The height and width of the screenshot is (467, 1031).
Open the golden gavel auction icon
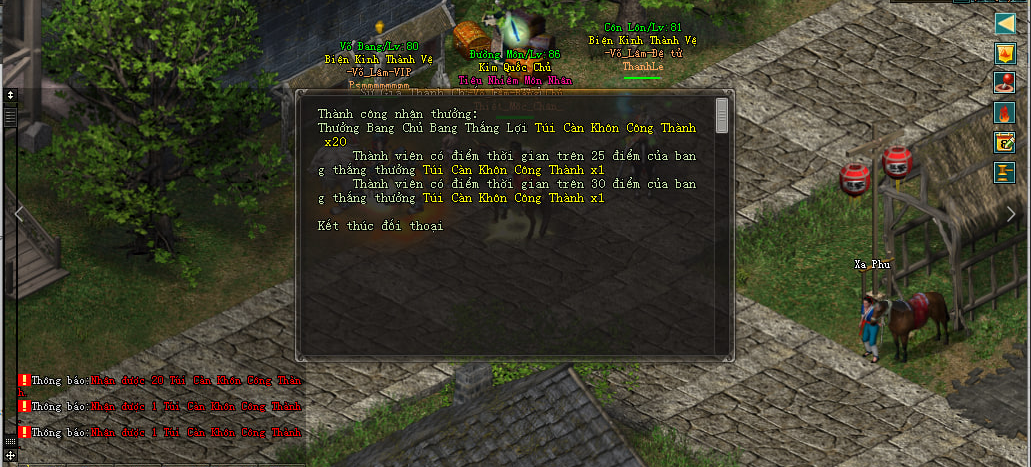1005,172
